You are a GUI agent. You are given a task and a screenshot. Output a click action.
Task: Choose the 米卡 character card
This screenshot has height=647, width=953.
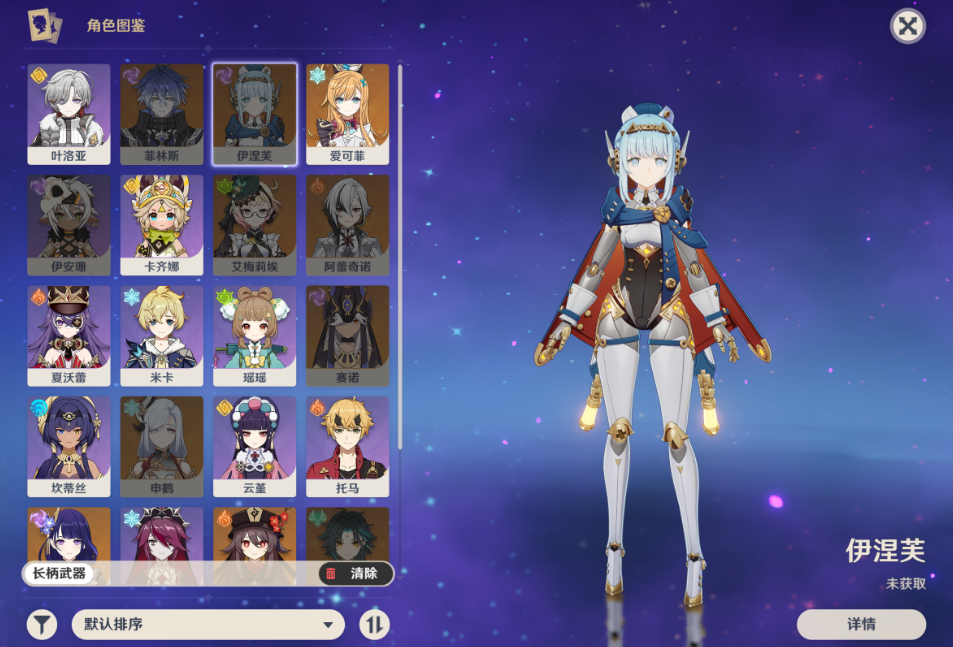coord(162,335)
